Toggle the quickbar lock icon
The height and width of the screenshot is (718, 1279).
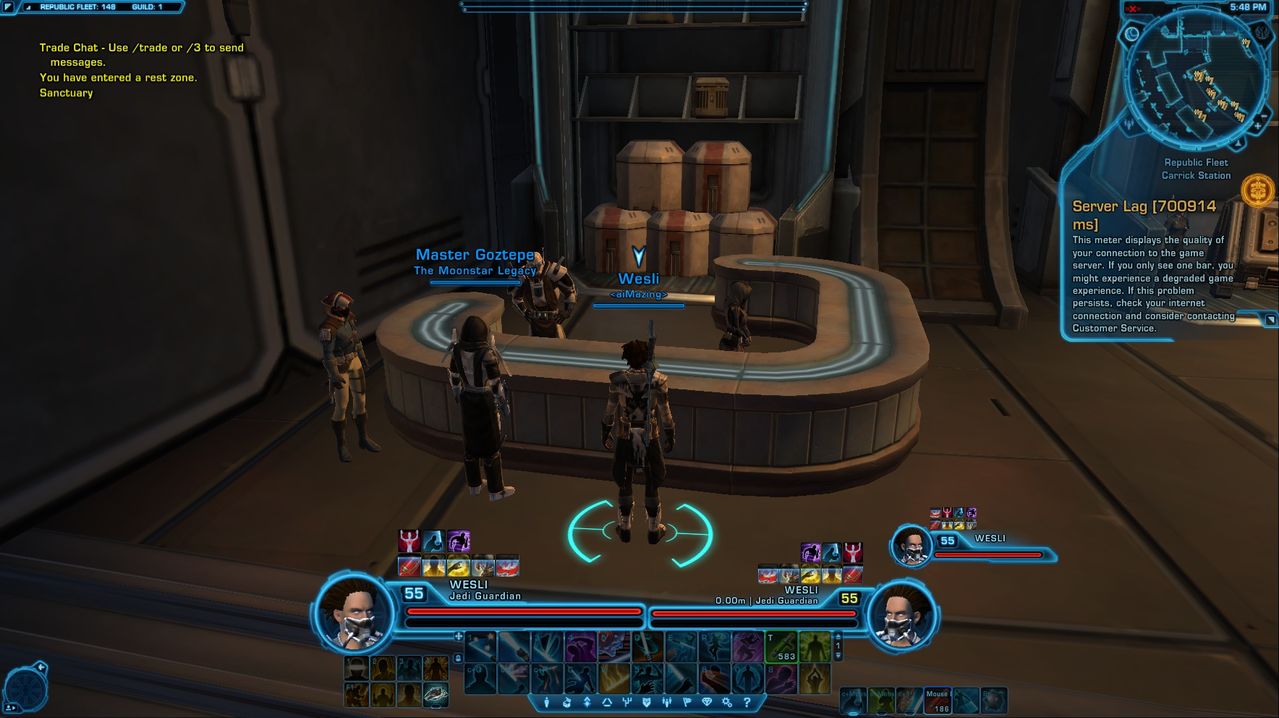458,658
